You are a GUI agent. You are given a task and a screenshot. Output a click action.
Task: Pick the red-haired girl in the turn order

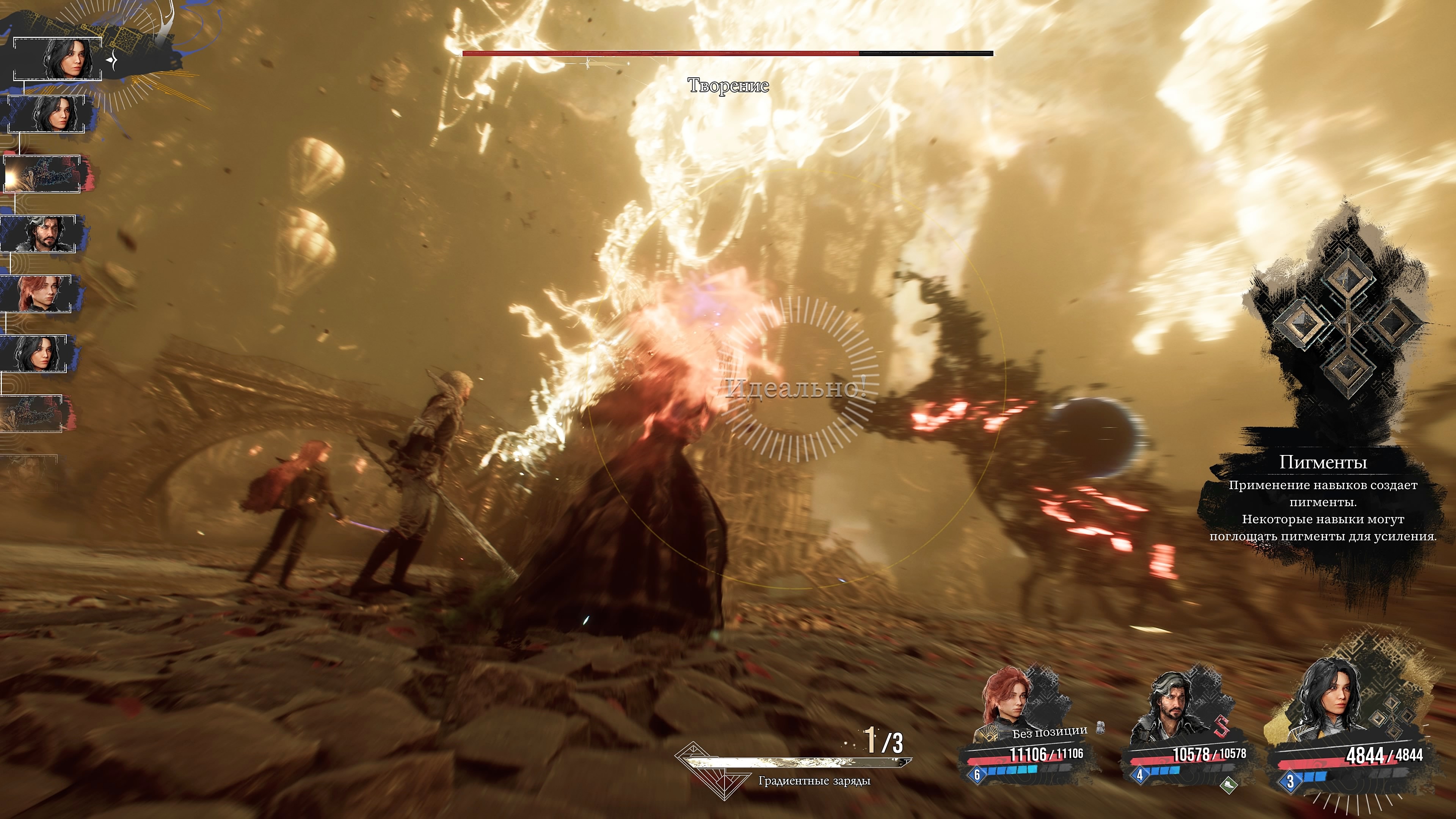tap(37, 294)
